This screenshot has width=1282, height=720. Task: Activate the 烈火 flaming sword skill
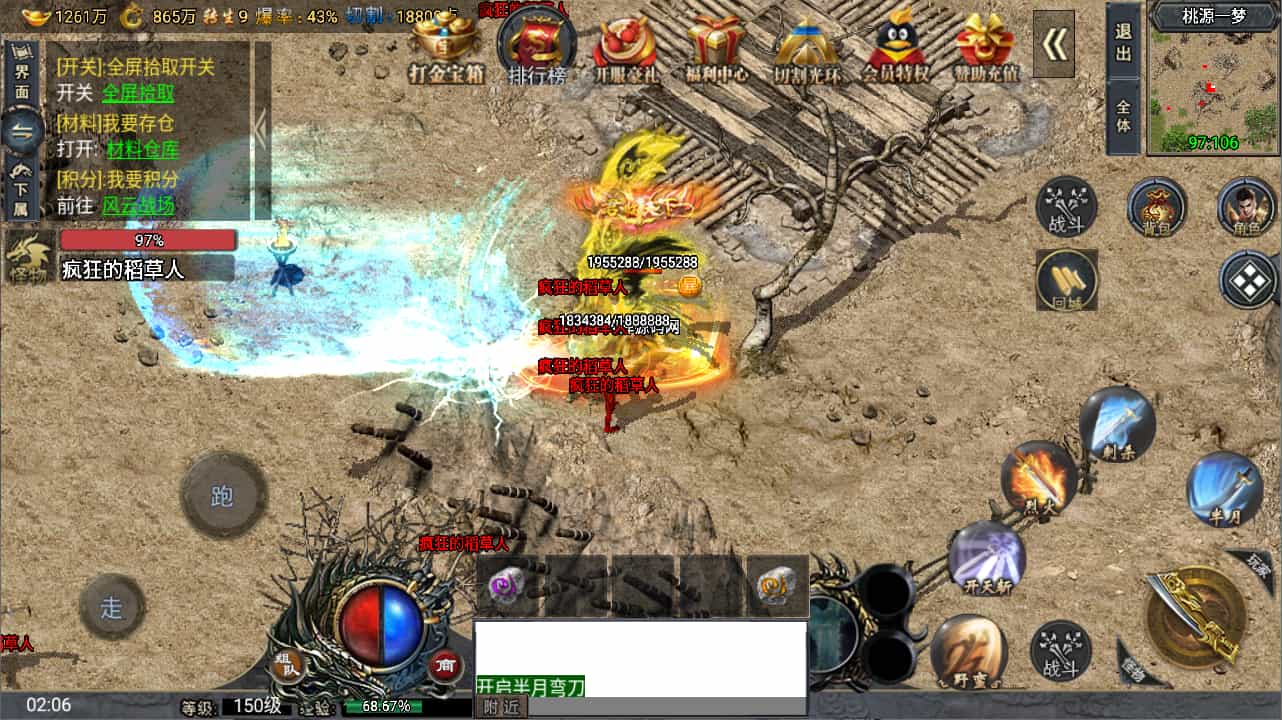(x=1038, y=479)
